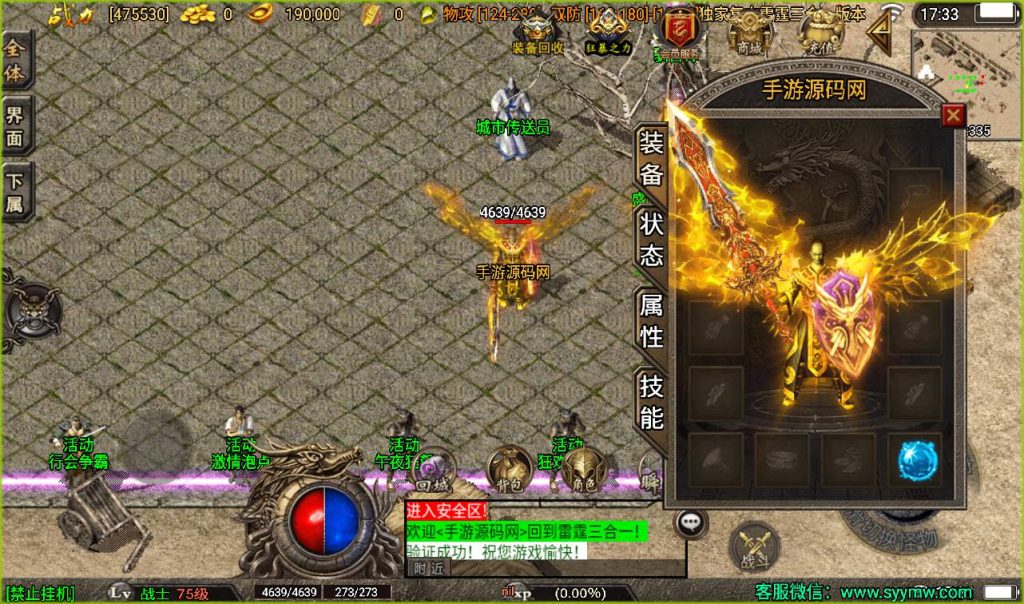Open the 背包 backpack
This screenshot has width=1024, height=604.
tap(509, 470)
